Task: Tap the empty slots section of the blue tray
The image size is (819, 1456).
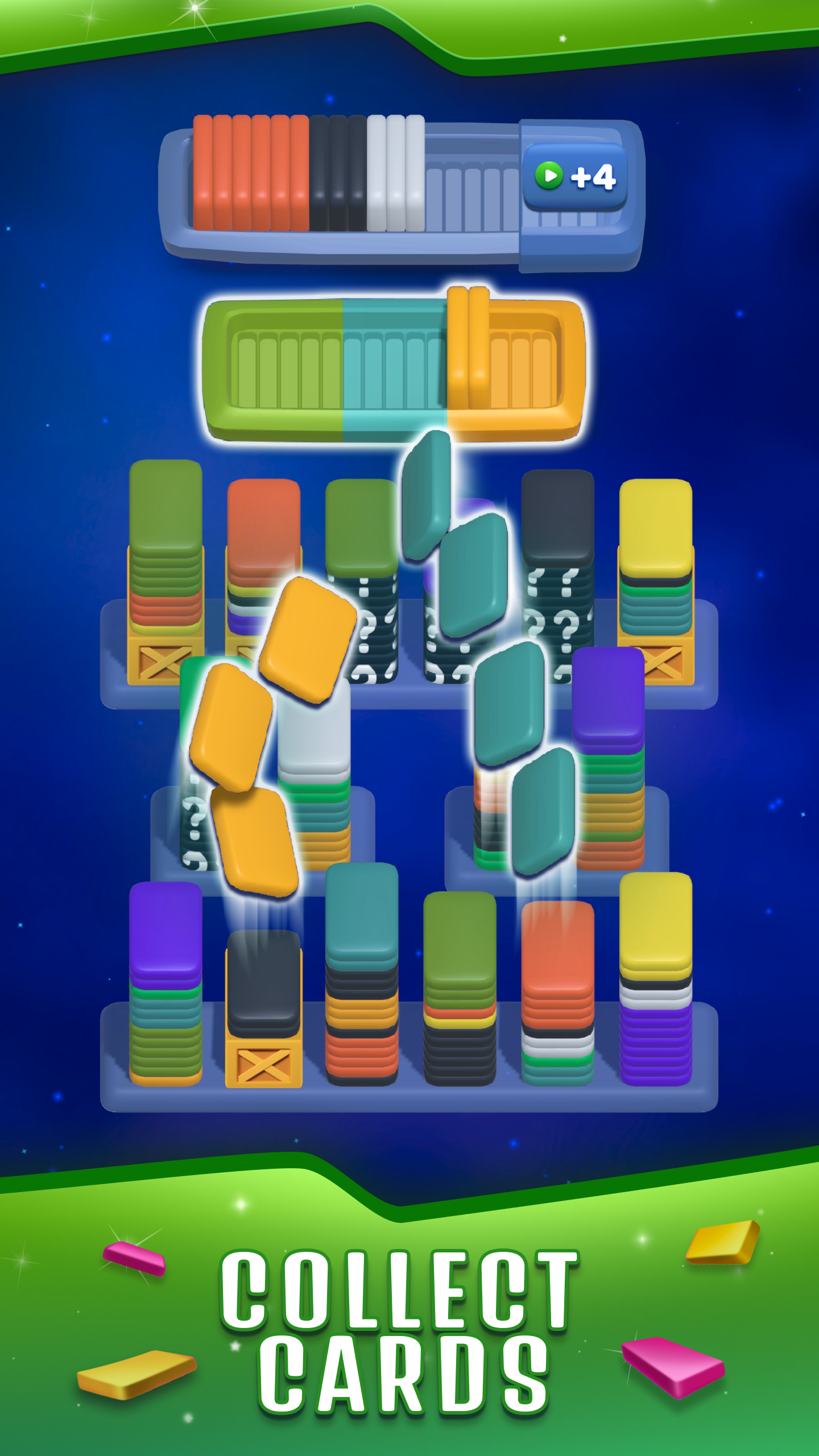Action: (x=472, y=188)
